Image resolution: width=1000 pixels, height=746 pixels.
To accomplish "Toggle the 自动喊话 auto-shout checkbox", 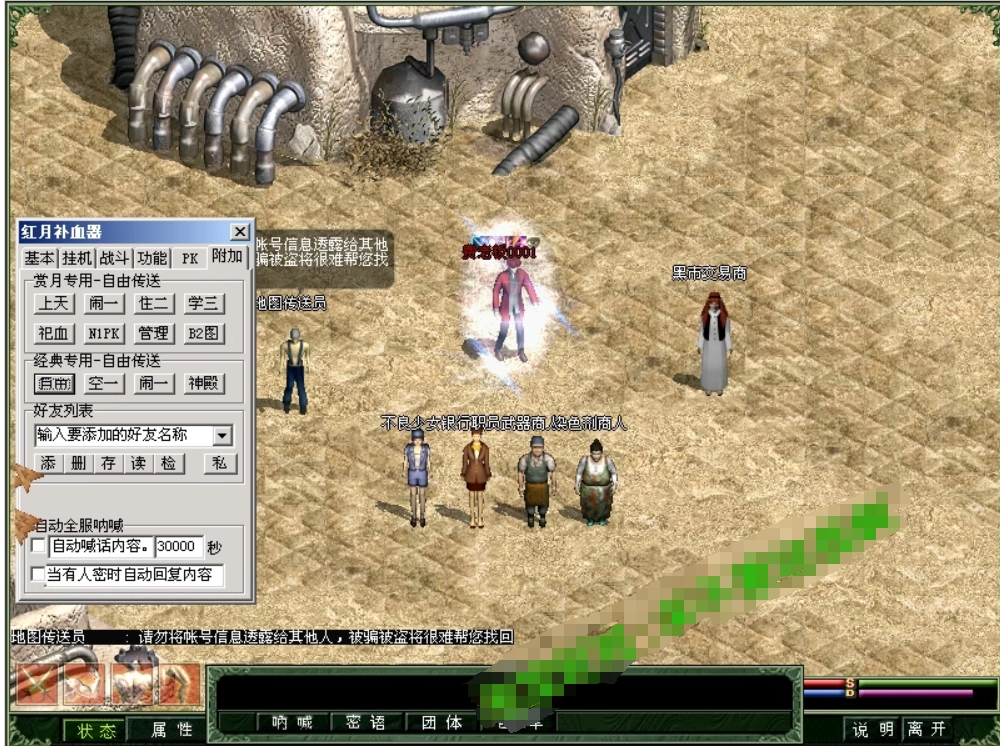I will pyautogui.click(x=39, y=546).
